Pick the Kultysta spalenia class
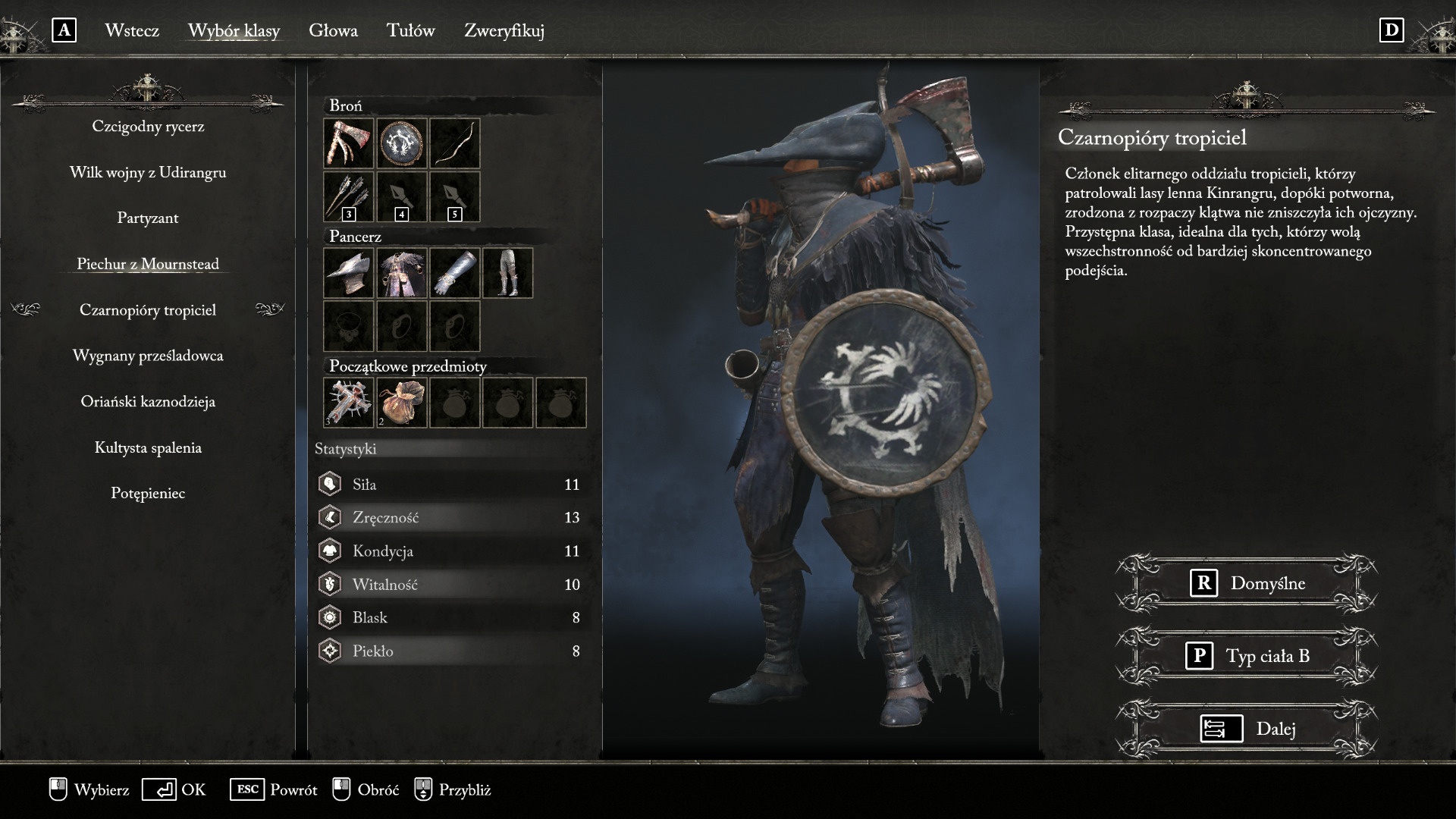This screenshot has height=819, width=1456. (x=148, y=448)
